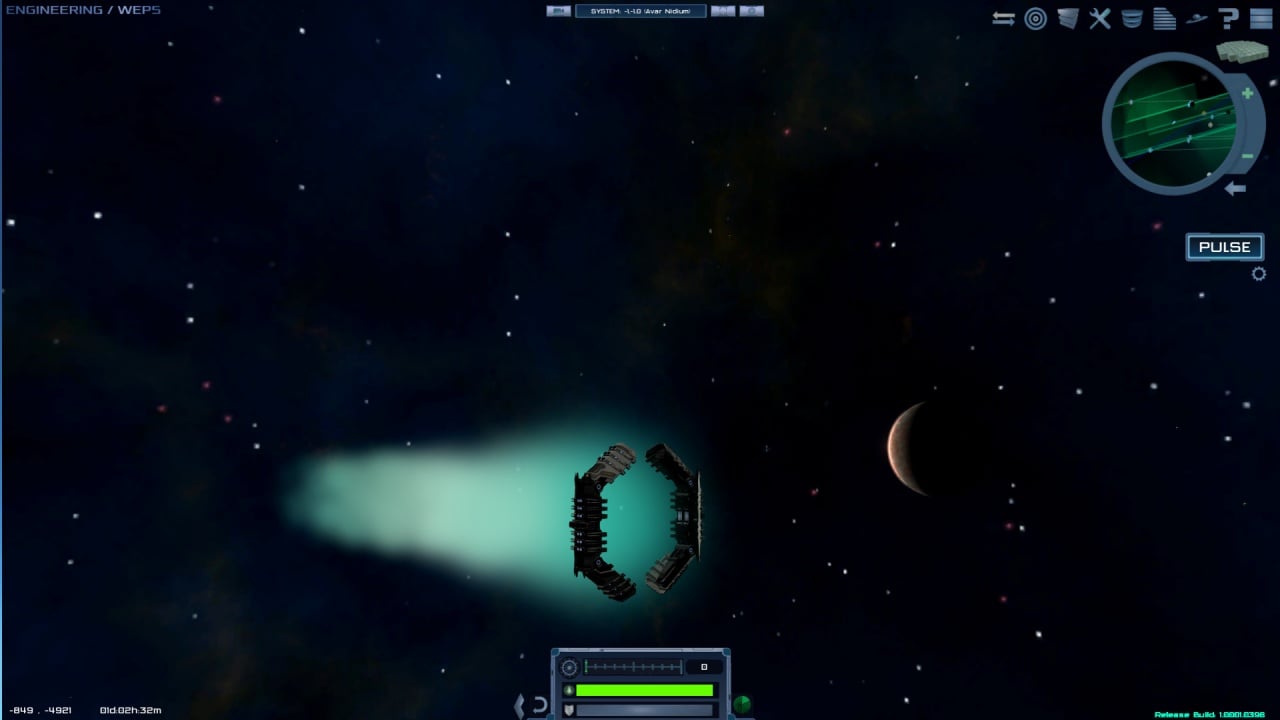Click the curved return arrow icon
Screen dimensions: 1280x720
(x=540, y=705)
